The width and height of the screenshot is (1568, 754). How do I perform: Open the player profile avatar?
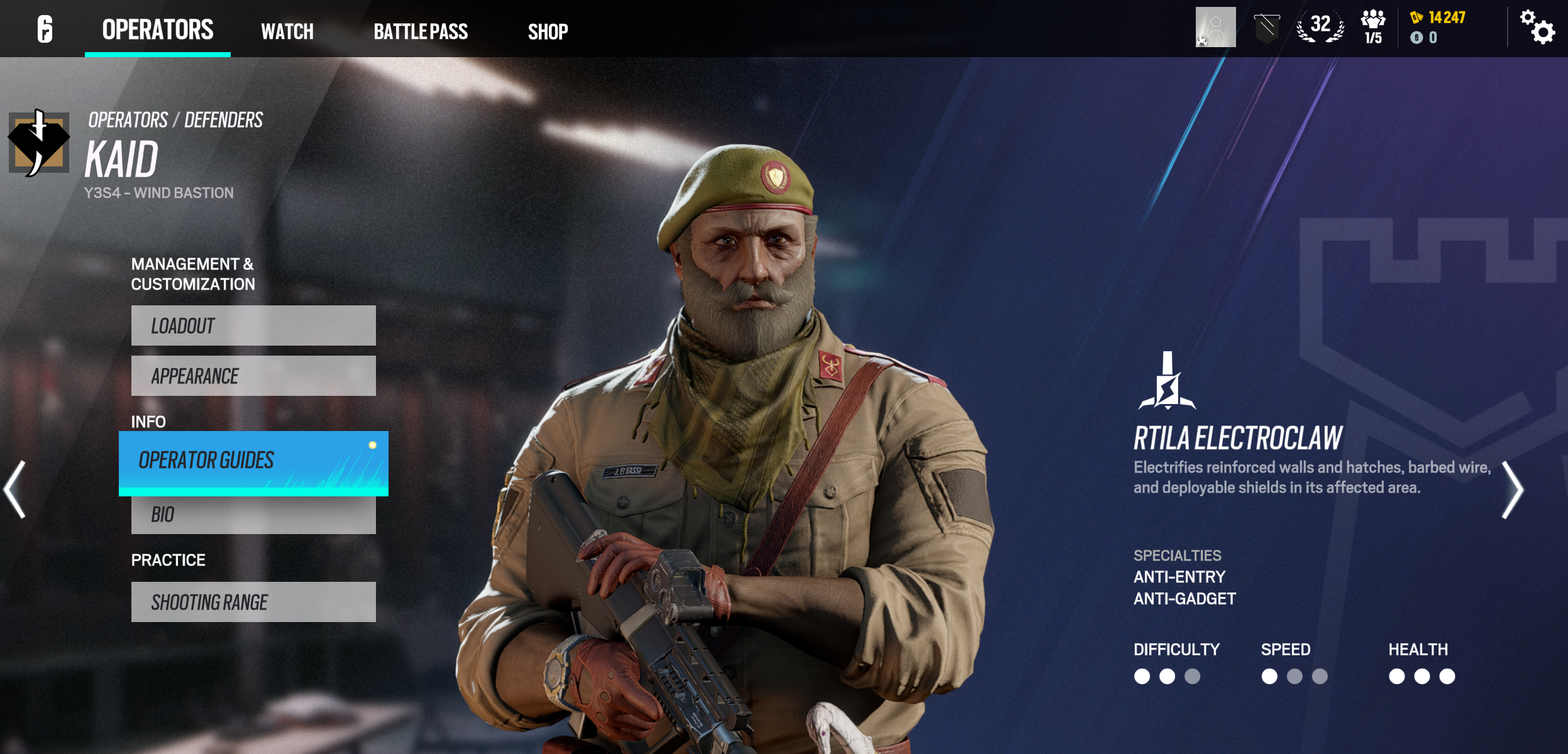coord(1215,27)
